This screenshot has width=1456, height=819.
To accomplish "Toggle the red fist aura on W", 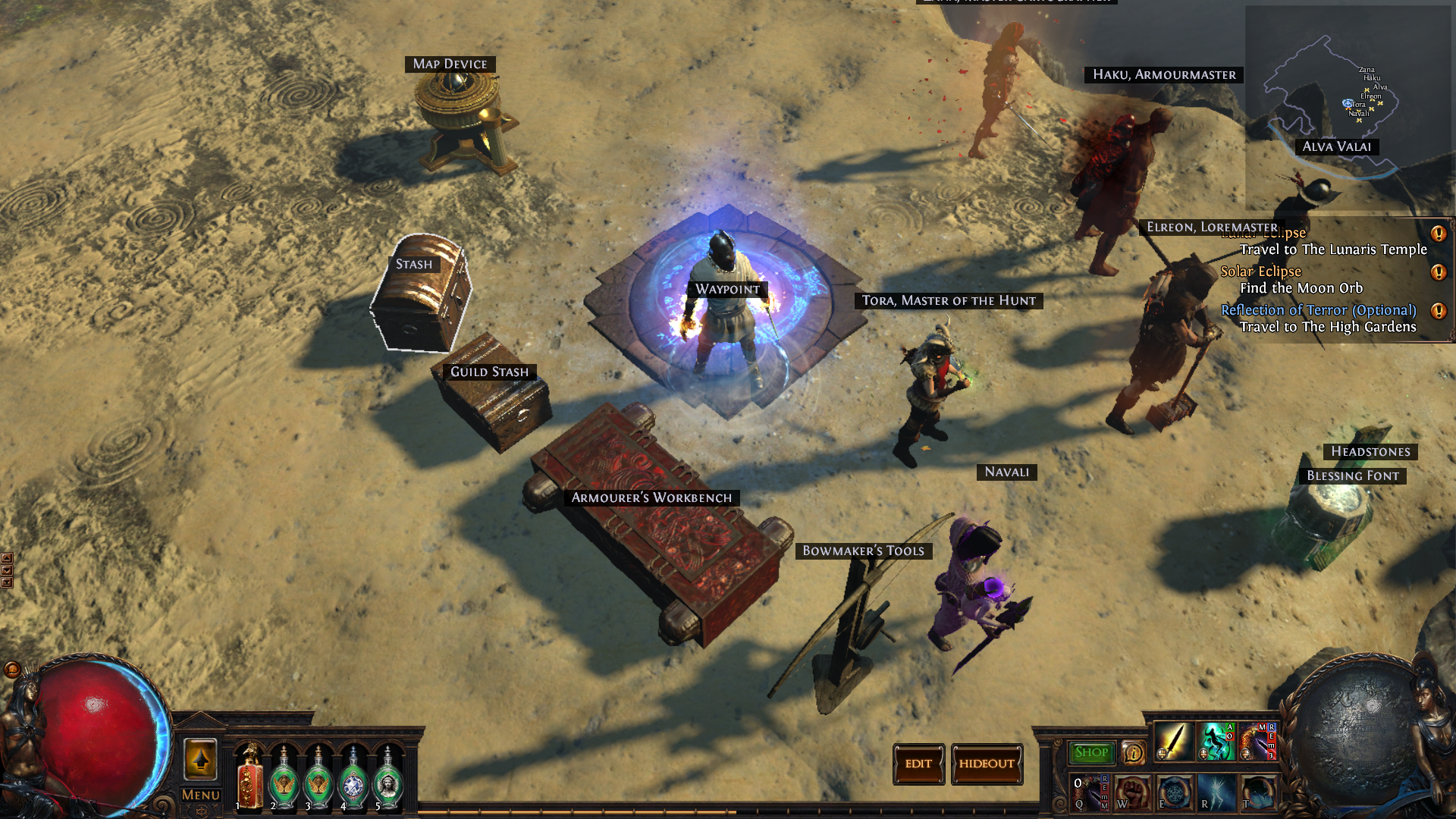I will click(1132, 792).
